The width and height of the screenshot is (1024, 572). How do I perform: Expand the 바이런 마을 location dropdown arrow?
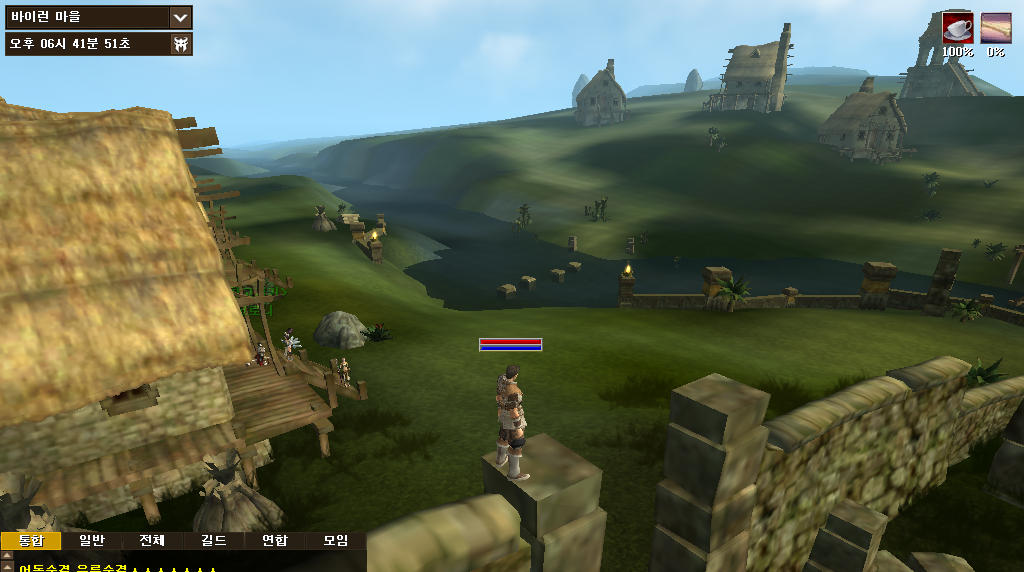tap(180, 17)
